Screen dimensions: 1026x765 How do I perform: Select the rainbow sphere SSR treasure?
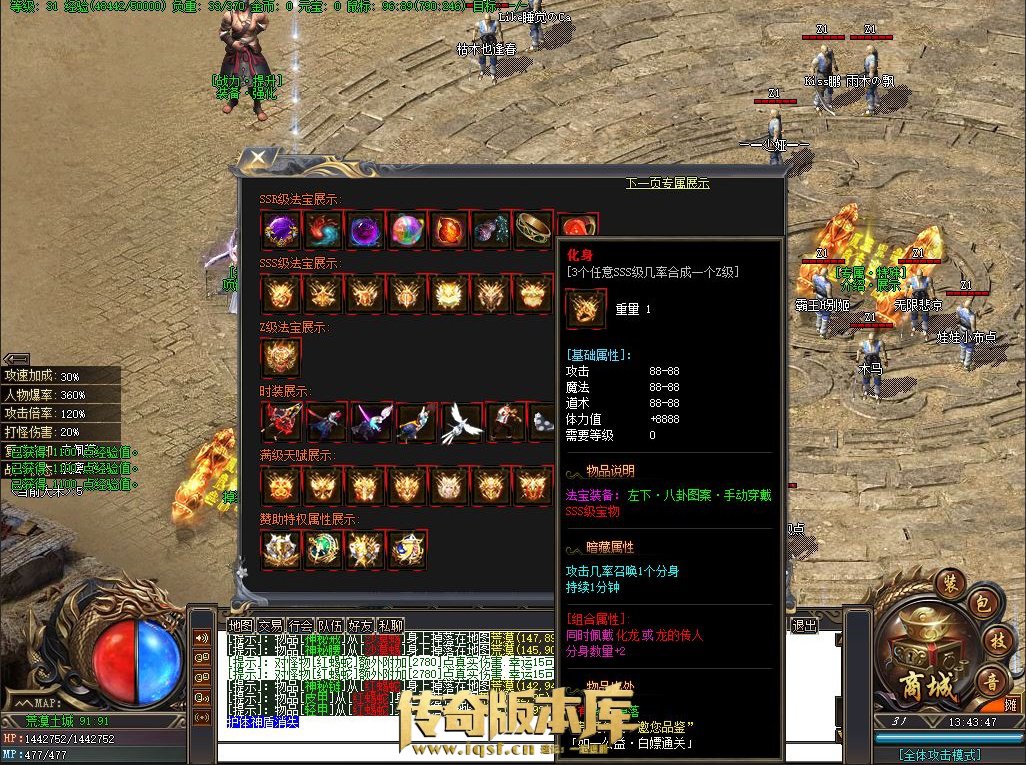pos(407,231)
